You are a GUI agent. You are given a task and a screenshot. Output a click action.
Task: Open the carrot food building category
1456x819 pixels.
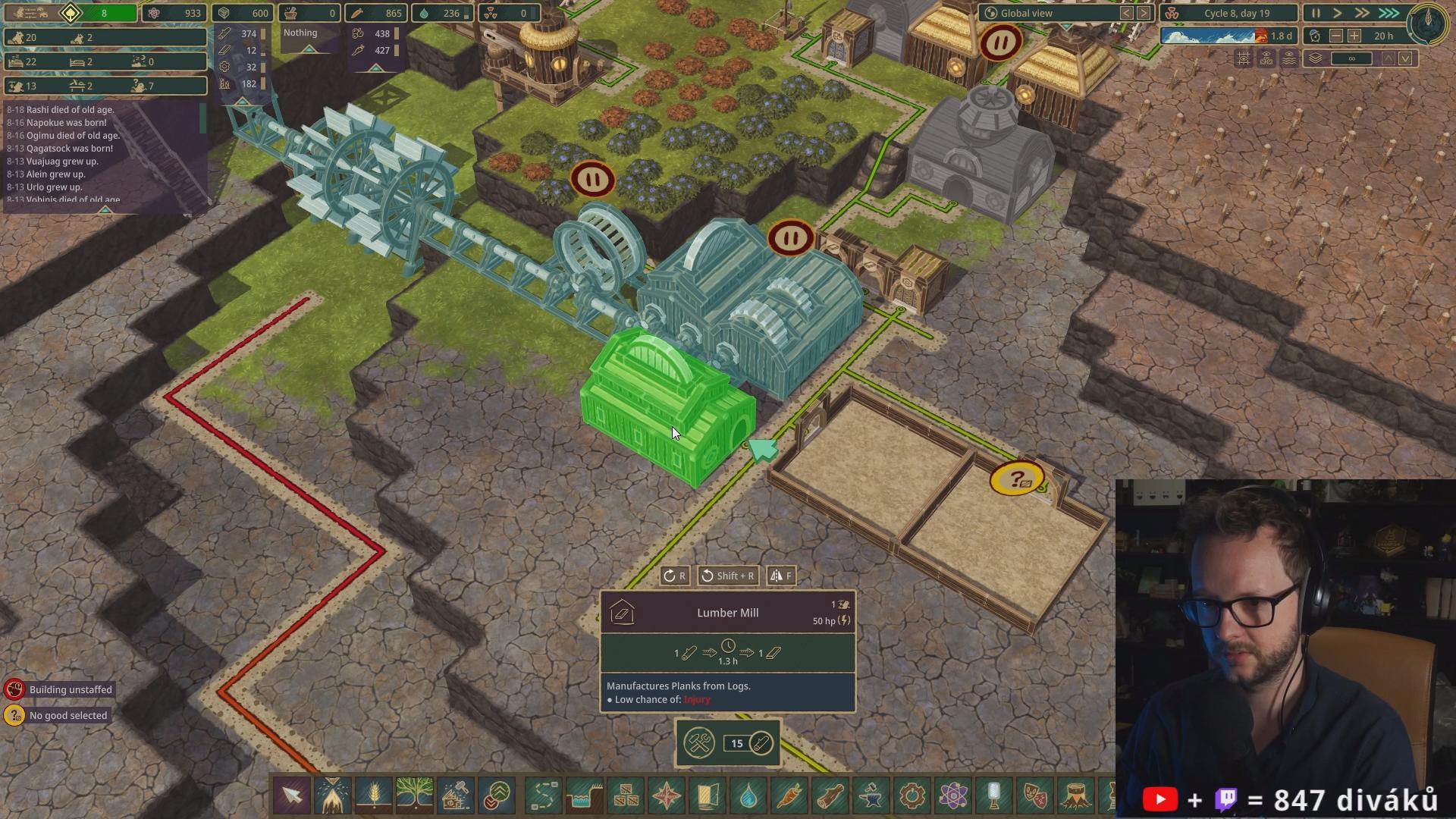tap(789, 796)
